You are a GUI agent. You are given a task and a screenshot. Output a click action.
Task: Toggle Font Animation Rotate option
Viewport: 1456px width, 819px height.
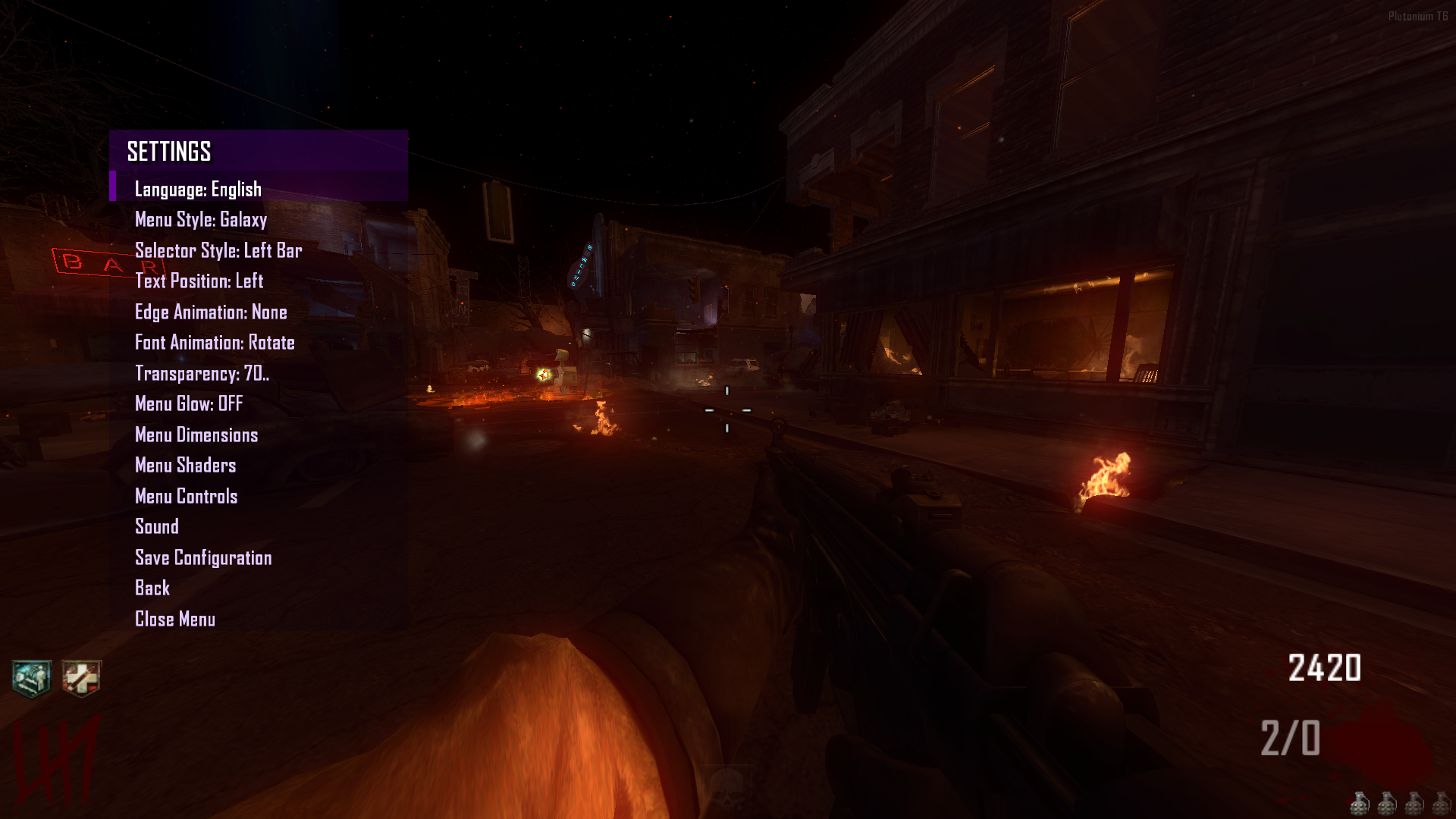tap(215, 343)
